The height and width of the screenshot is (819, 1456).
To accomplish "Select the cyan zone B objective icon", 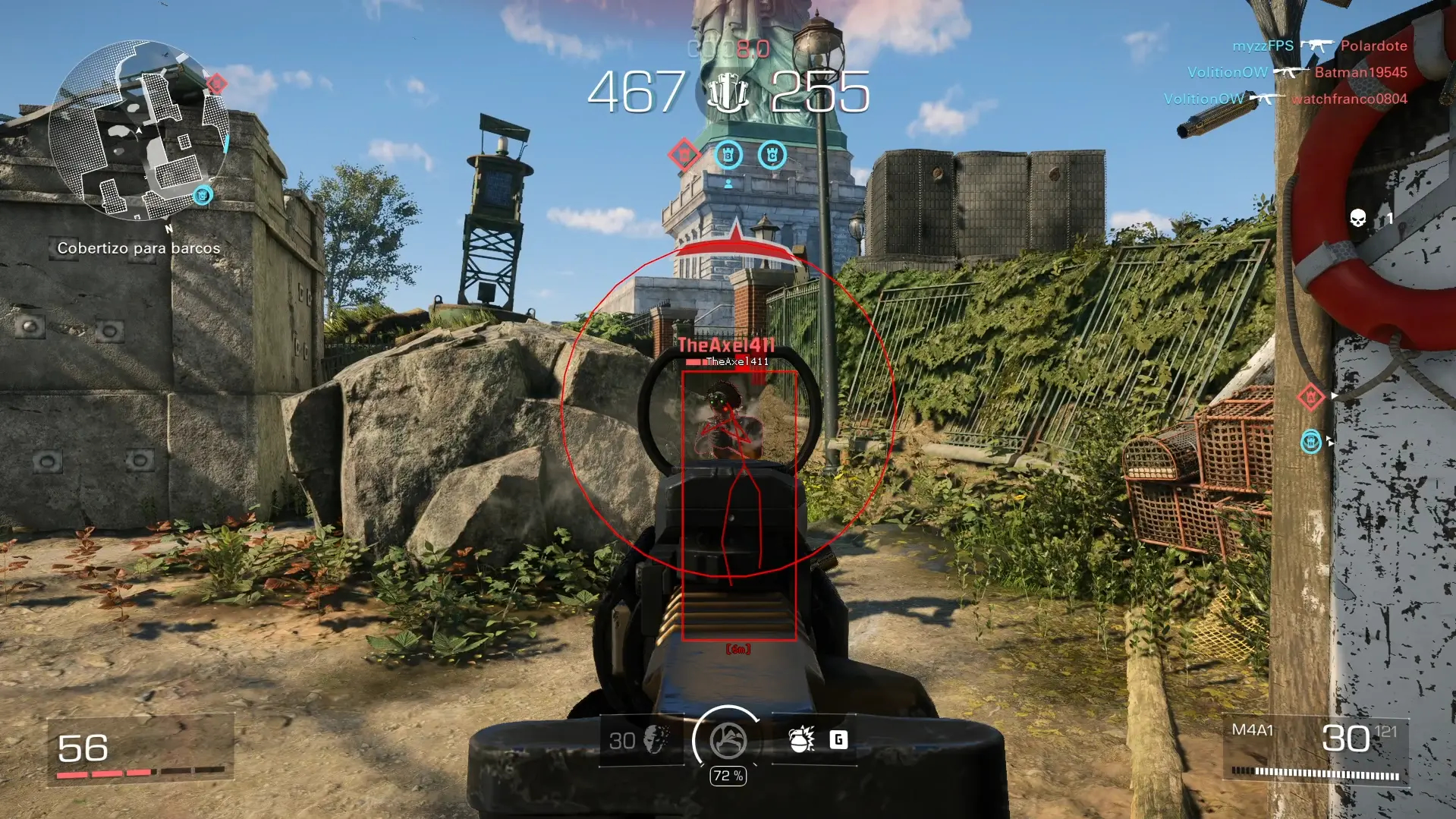I will coord(728,155).
